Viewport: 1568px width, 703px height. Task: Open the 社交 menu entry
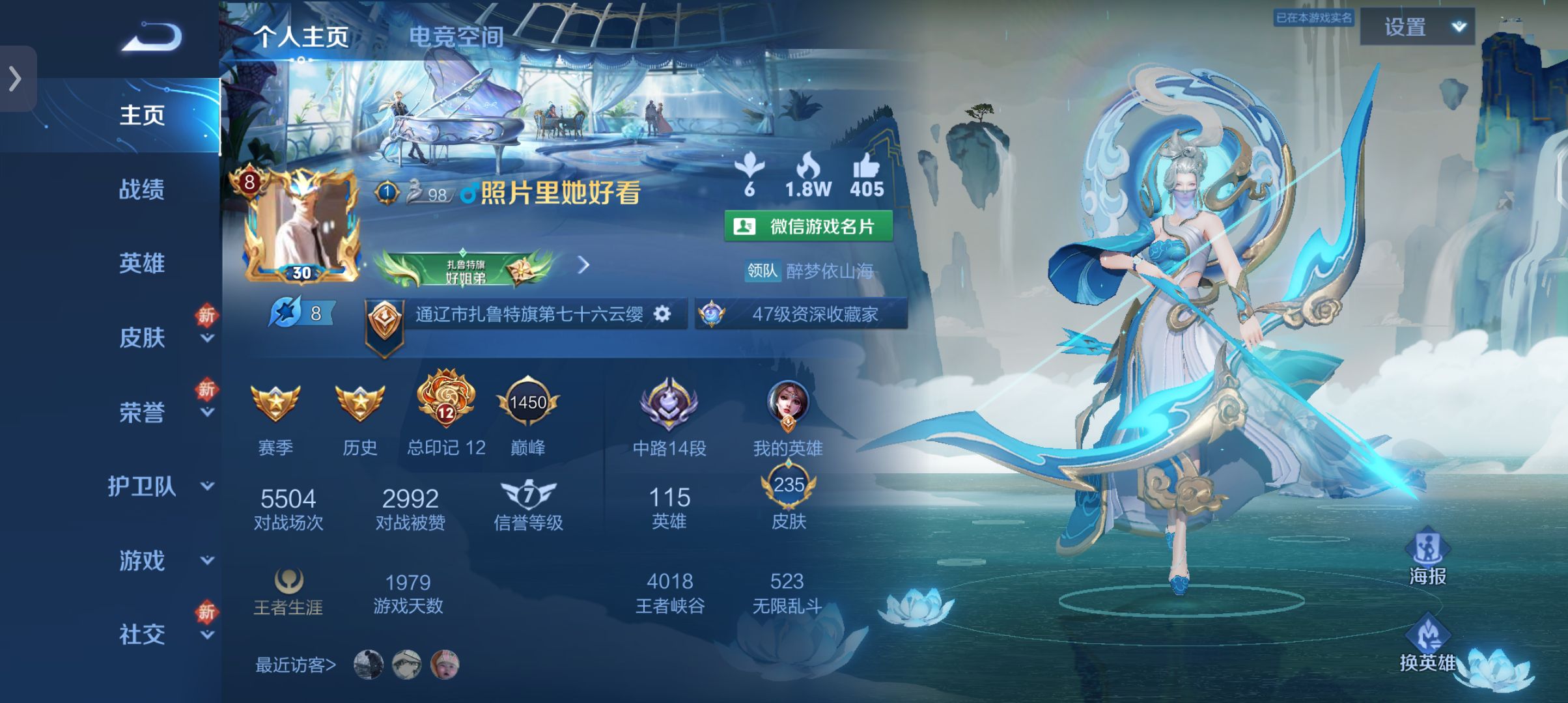tap(141, 635)
